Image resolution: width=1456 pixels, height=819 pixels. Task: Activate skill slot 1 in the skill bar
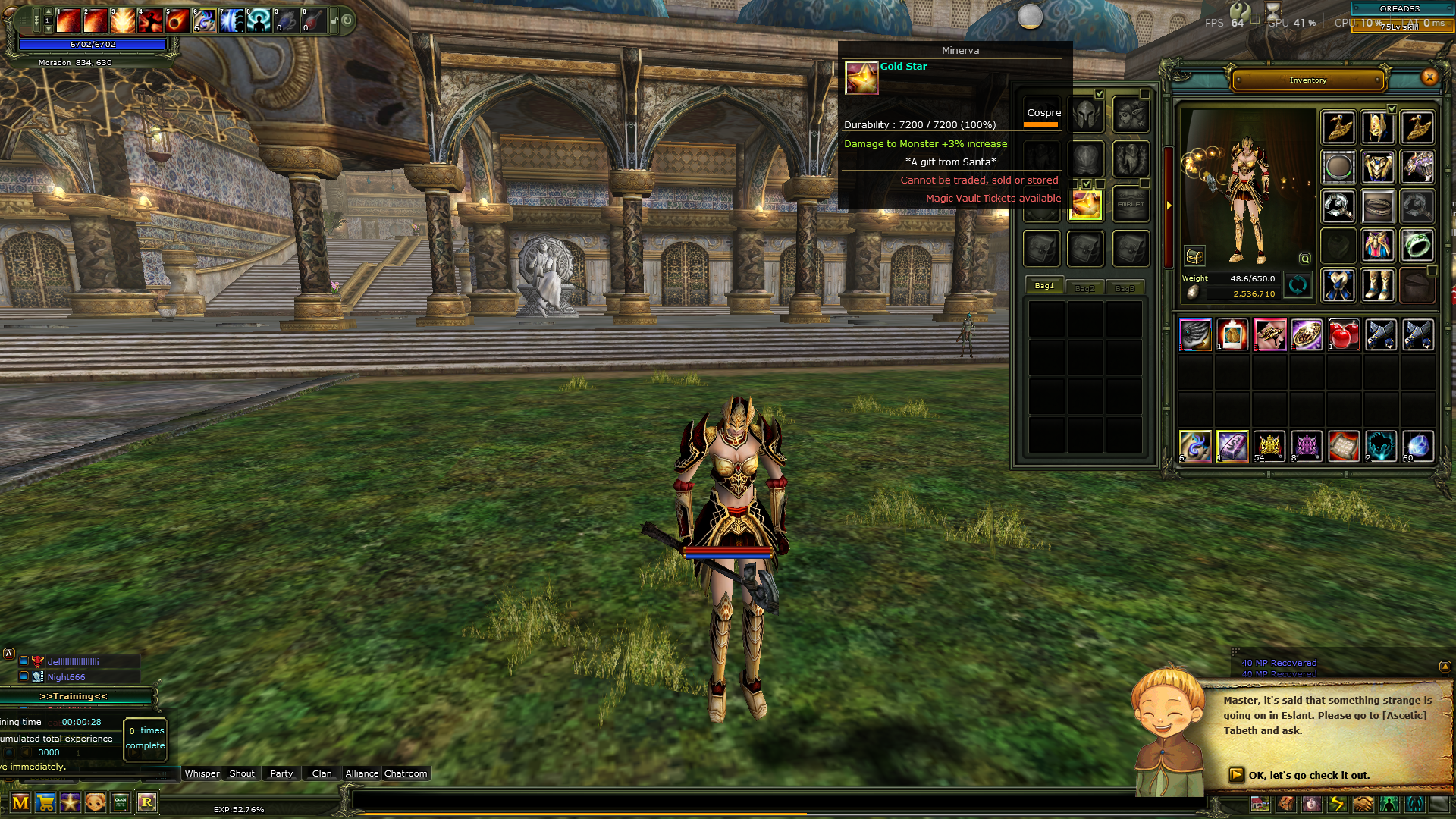tap(67, 20)
